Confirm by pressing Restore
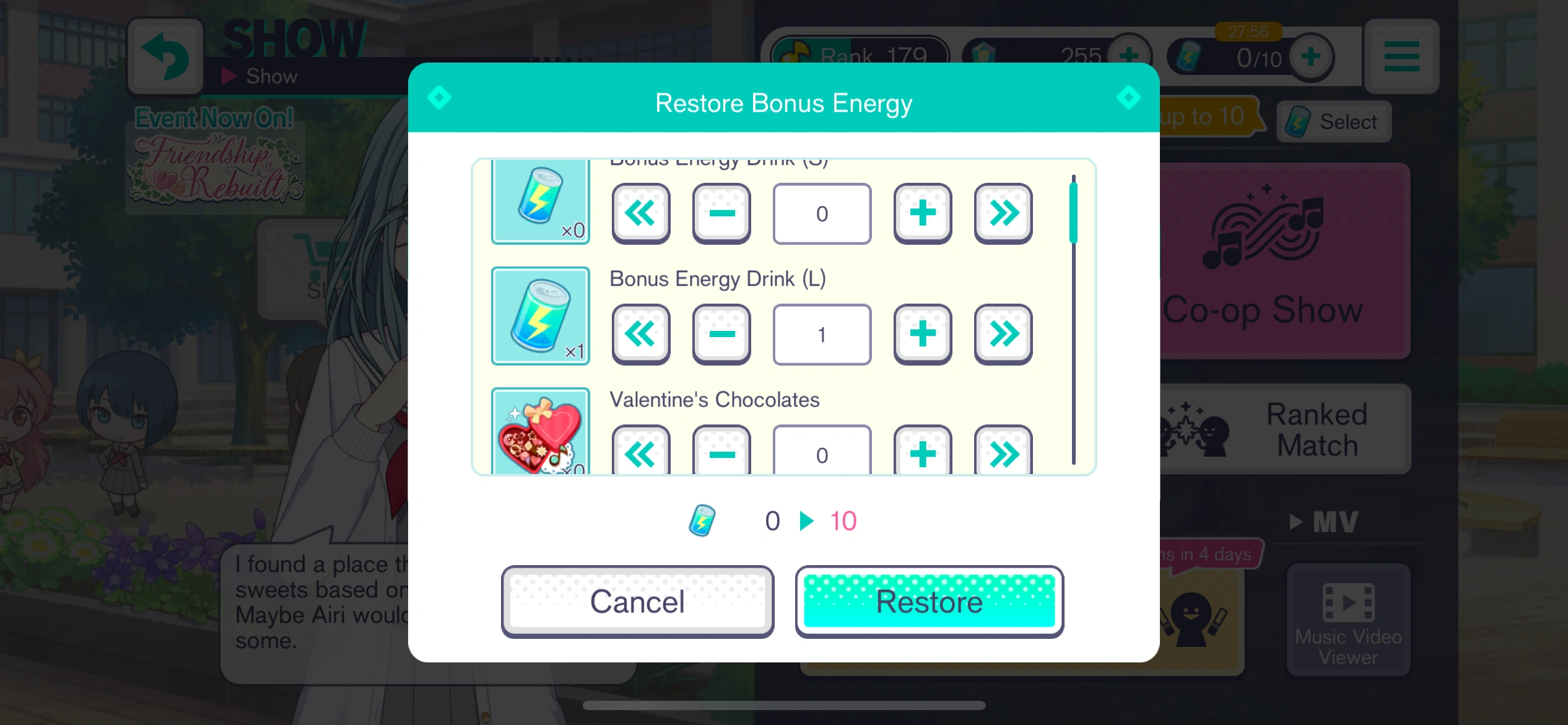This screenshot has width=1568, height=725. [929, 601]
